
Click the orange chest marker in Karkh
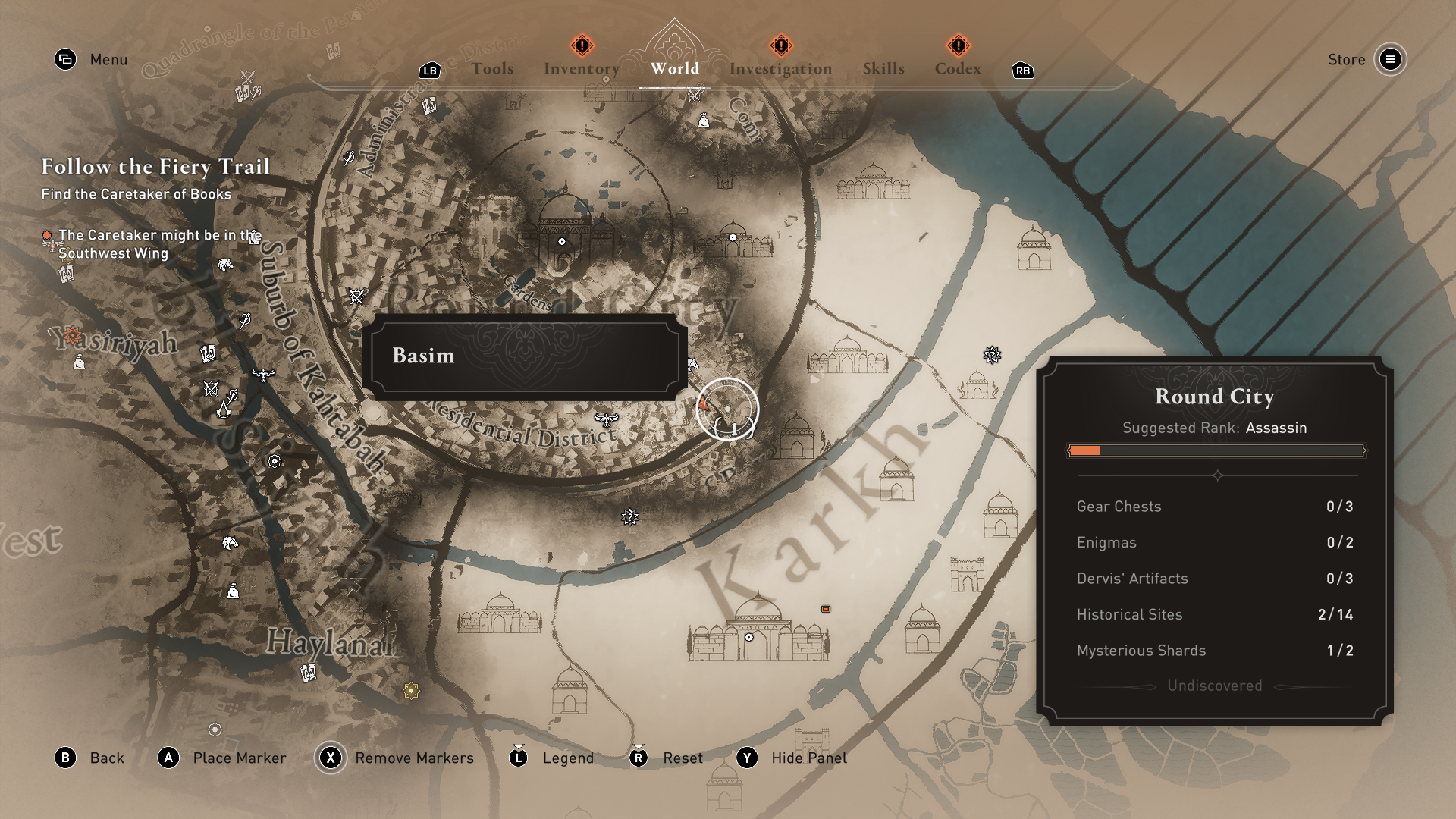pos(826,609)
